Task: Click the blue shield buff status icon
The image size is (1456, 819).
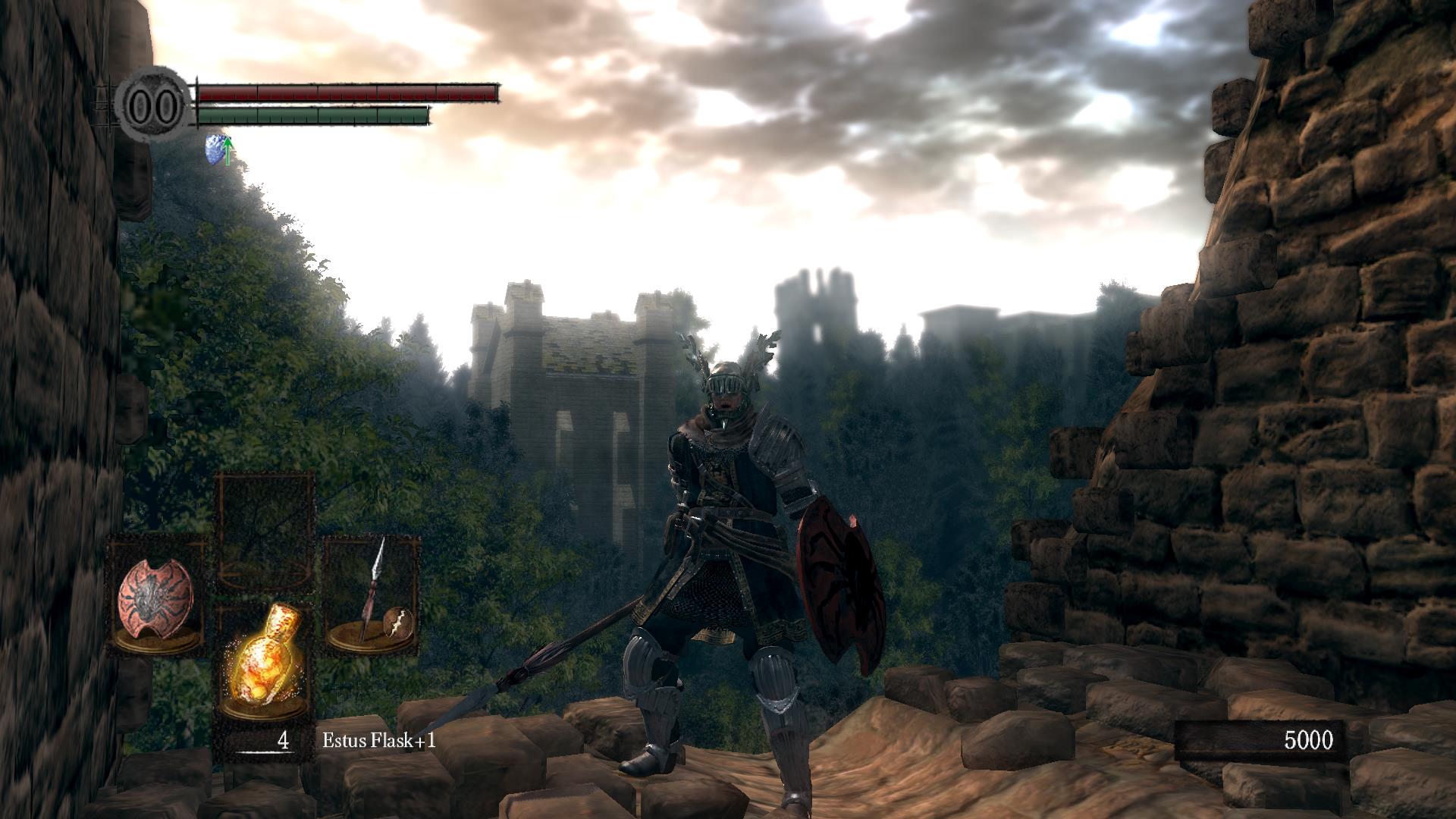Action: point(218,149)
